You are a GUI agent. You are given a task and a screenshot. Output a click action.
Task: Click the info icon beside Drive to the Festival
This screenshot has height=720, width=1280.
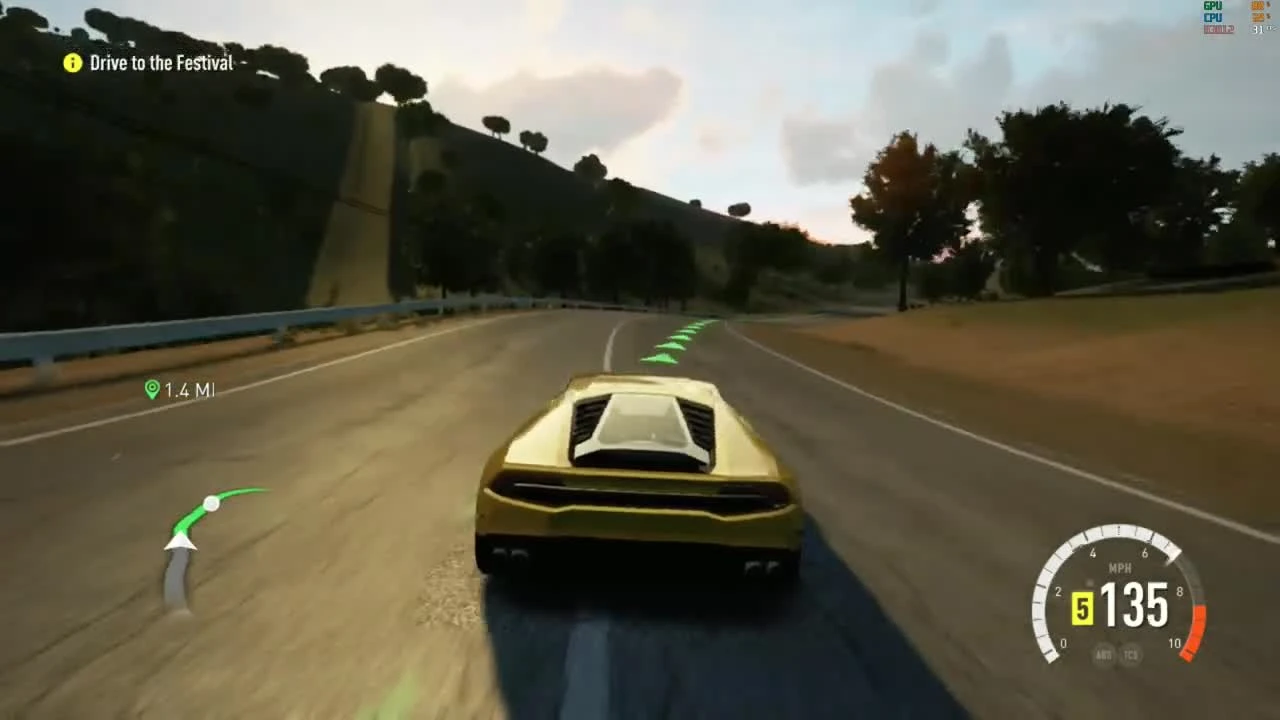click(71, 63)
